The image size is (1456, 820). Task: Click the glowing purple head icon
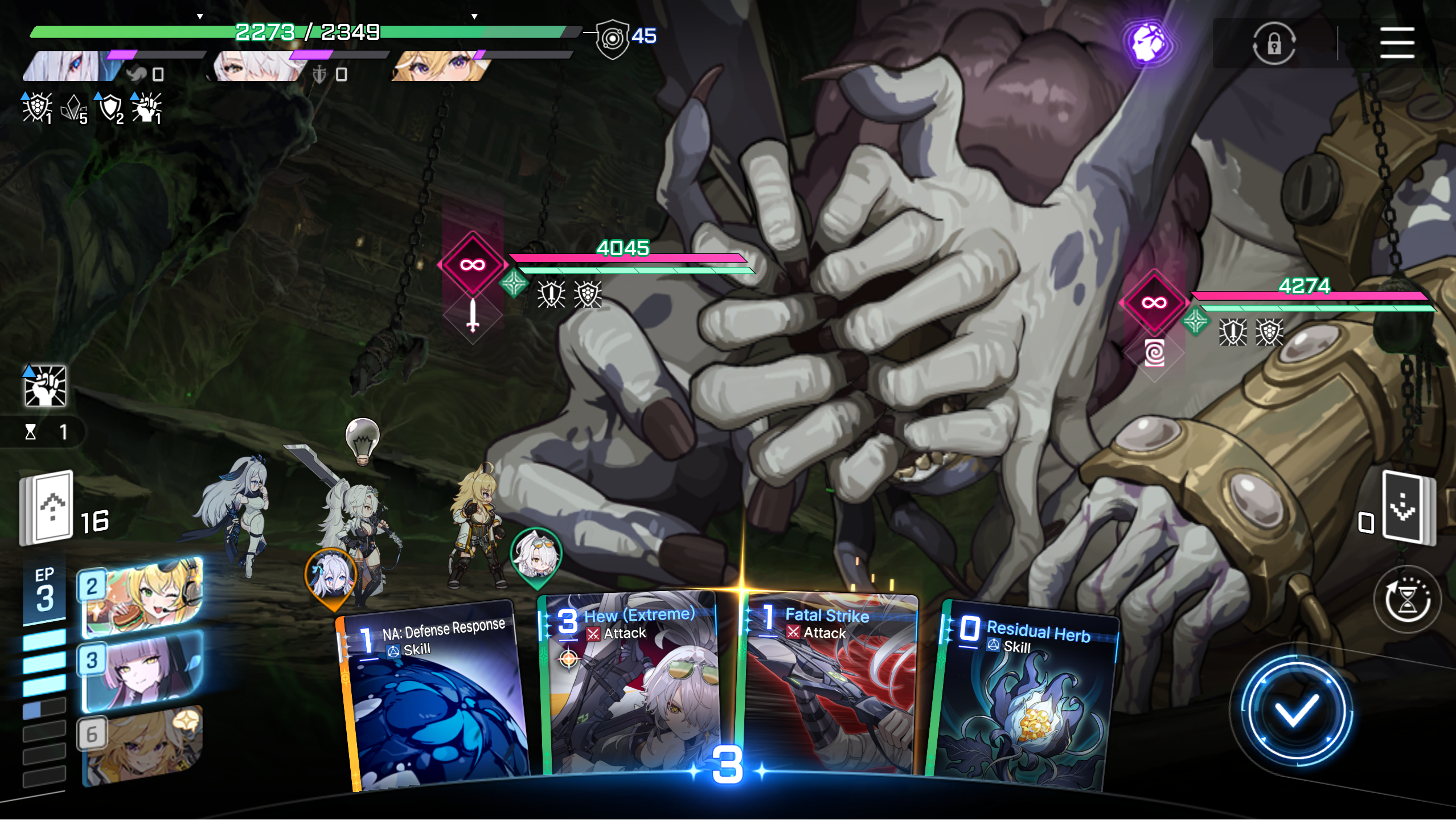click(1148, 43)
